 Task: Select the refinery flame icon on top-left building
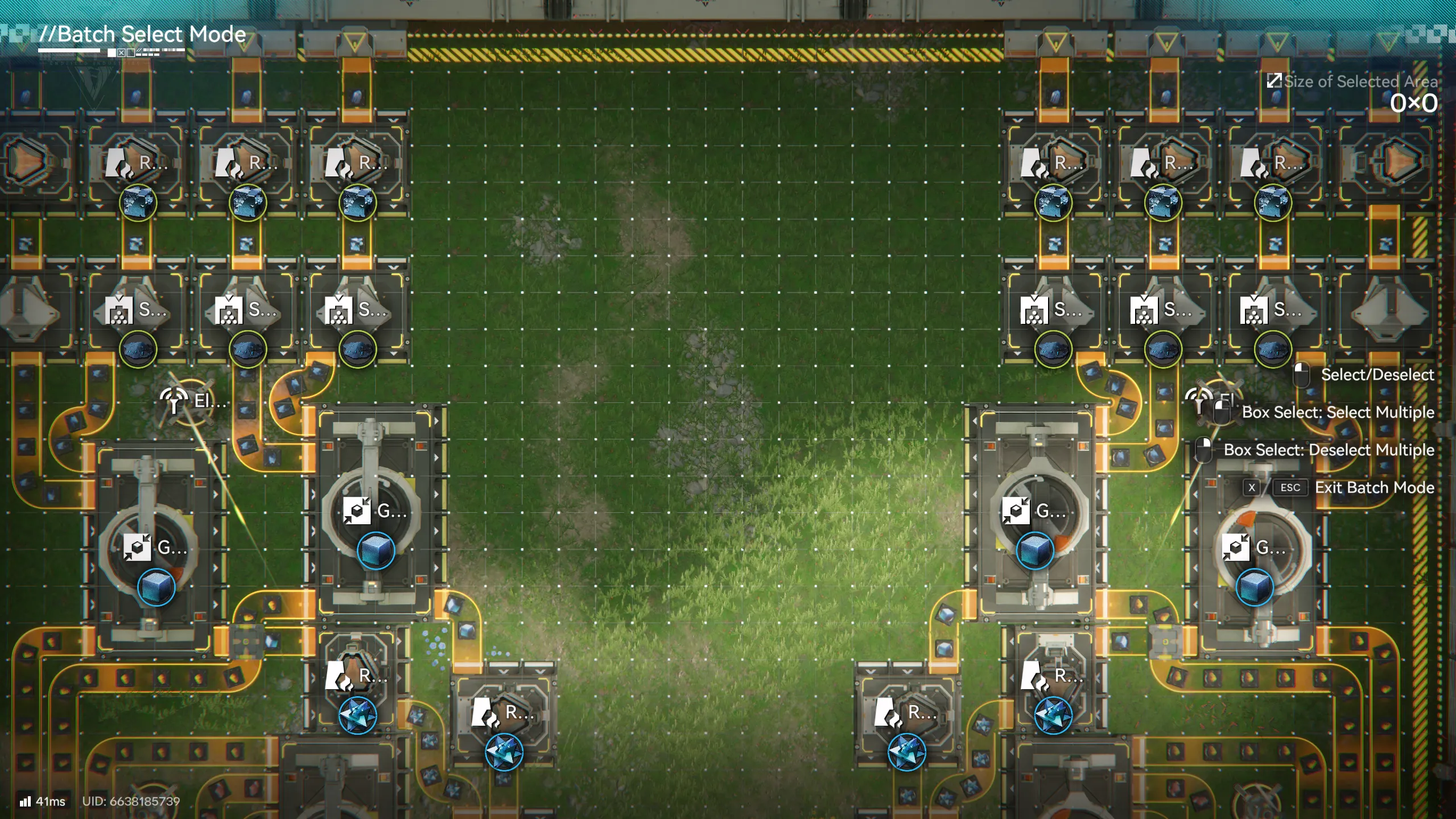coord(119,163)
